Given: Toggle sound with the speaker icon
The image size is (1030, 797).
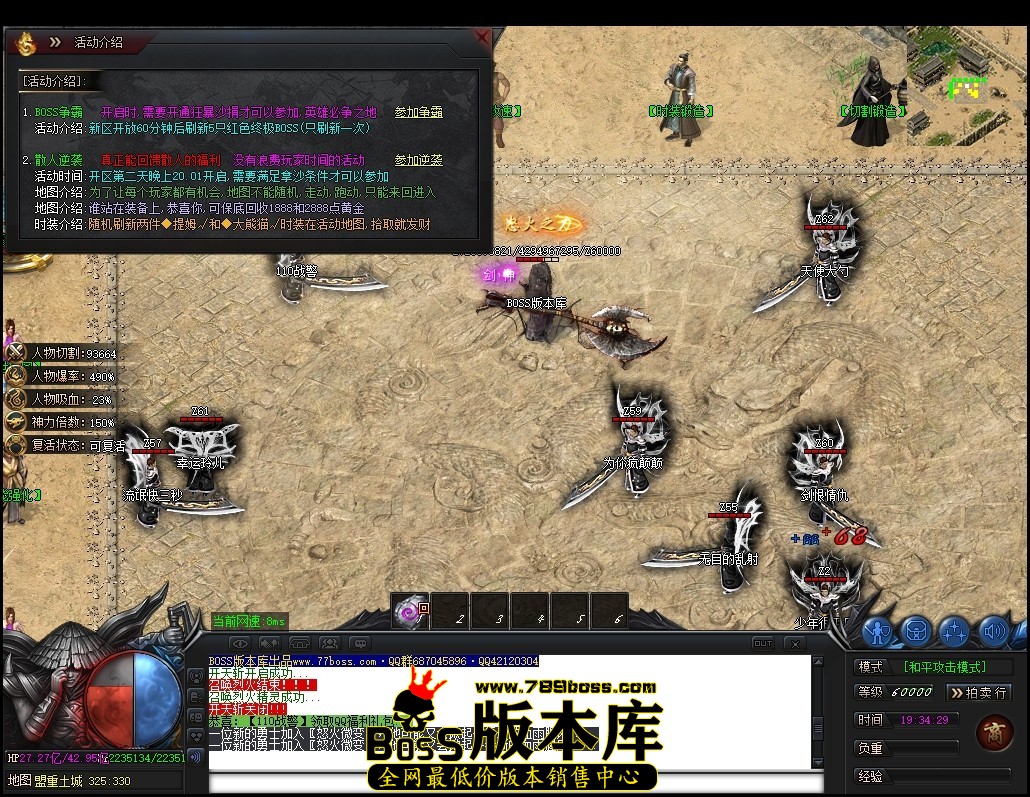Looking at the screenshot, I should (x=993, y=632).
